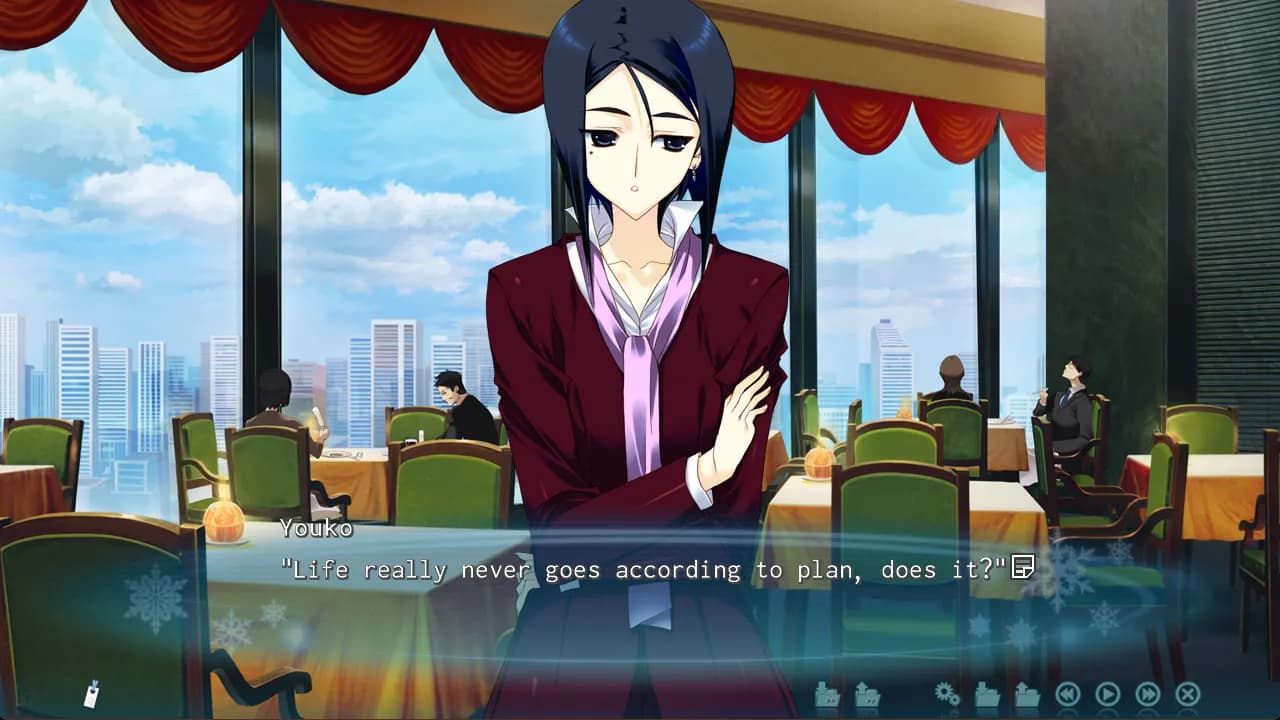Start skip mode with the fast-forward button

click(1148, 694)
